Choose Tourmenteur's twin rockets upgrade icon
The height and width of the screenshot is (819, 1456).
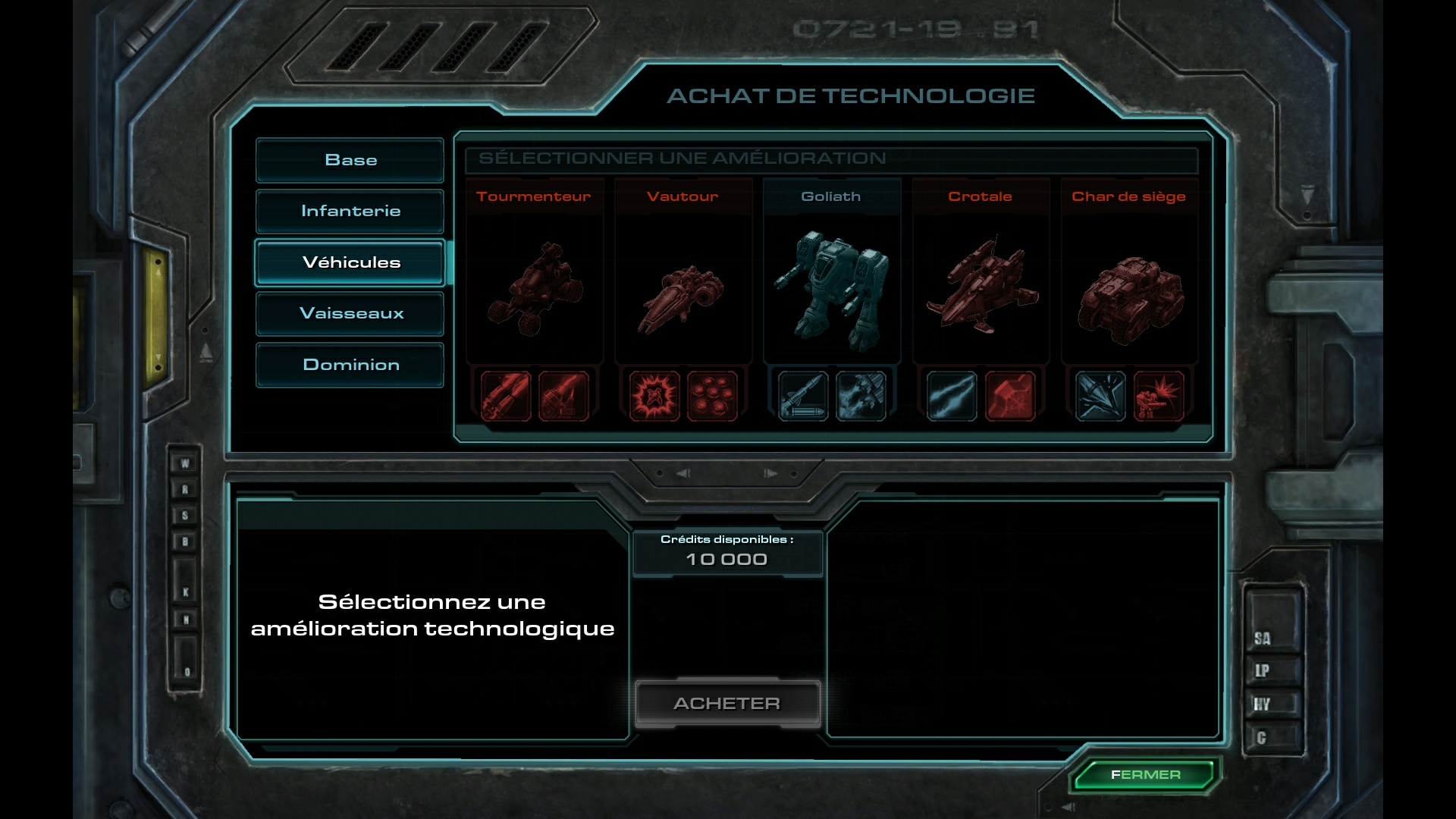point(505,395)
